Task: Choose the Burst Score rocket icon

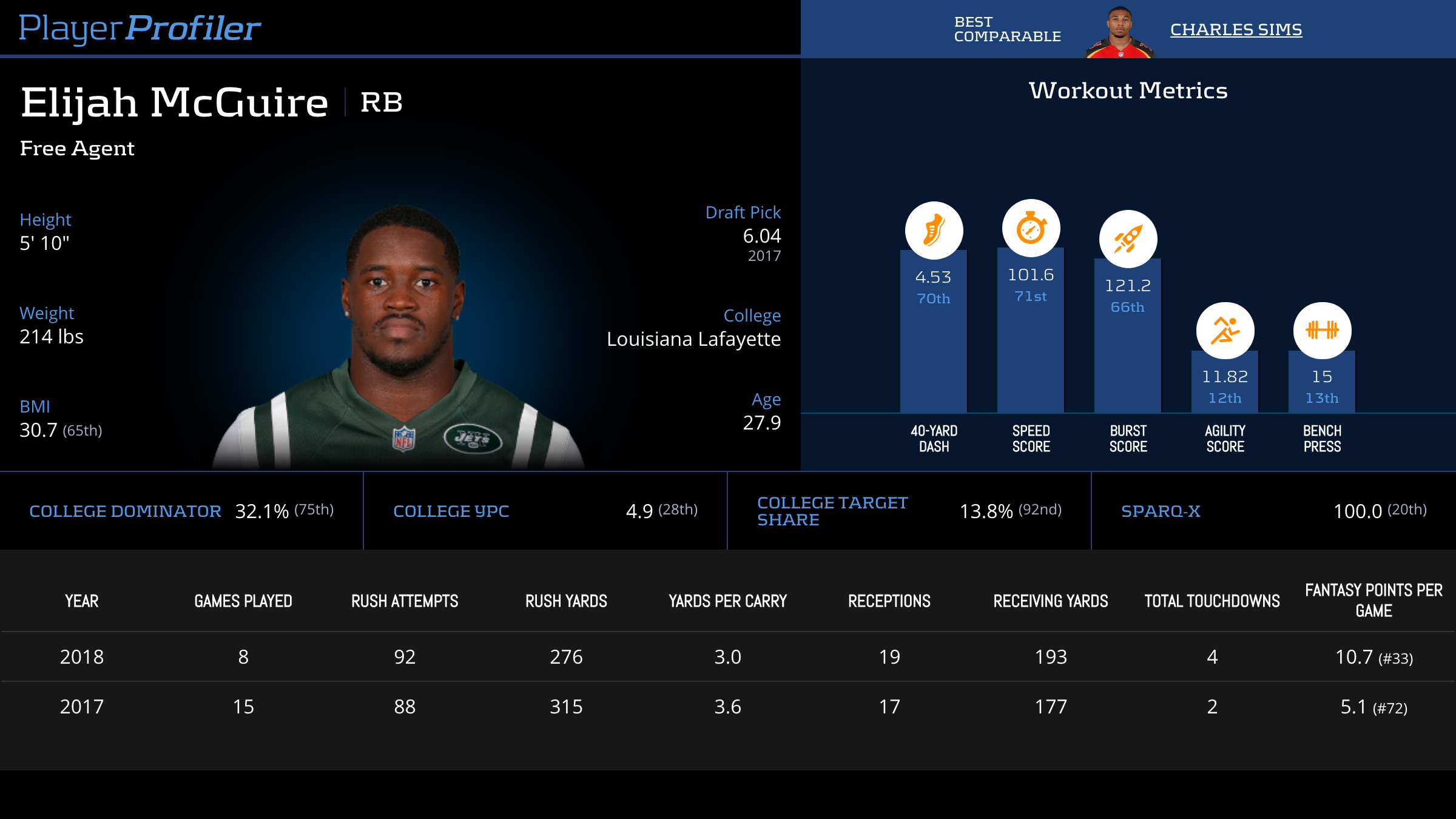Action: [1128, 239]
